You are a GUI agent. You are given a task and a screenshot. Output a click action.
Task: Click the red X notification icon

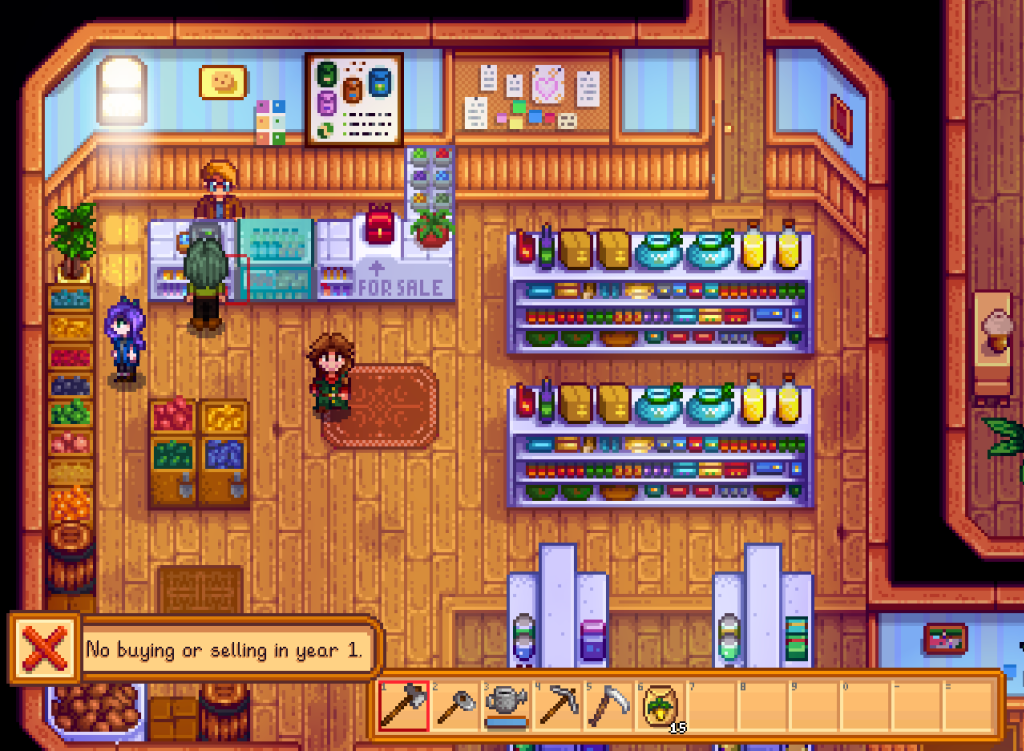[44, 650]
